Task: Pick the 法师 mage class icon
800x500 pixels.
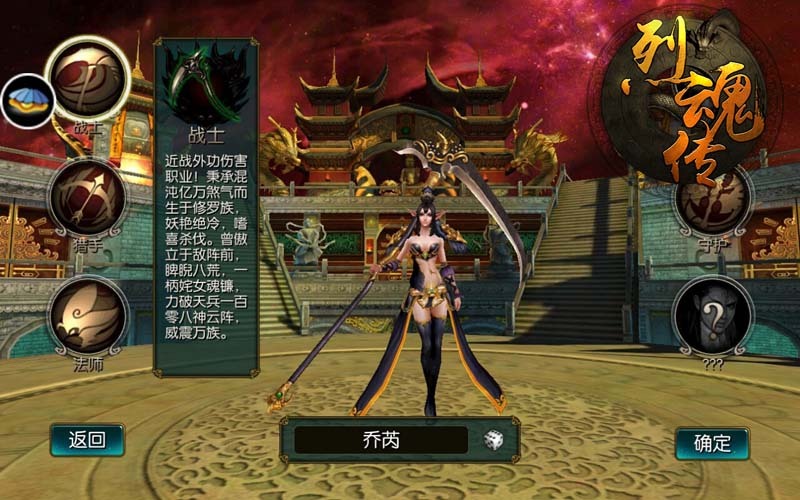Action: [88, 315]
